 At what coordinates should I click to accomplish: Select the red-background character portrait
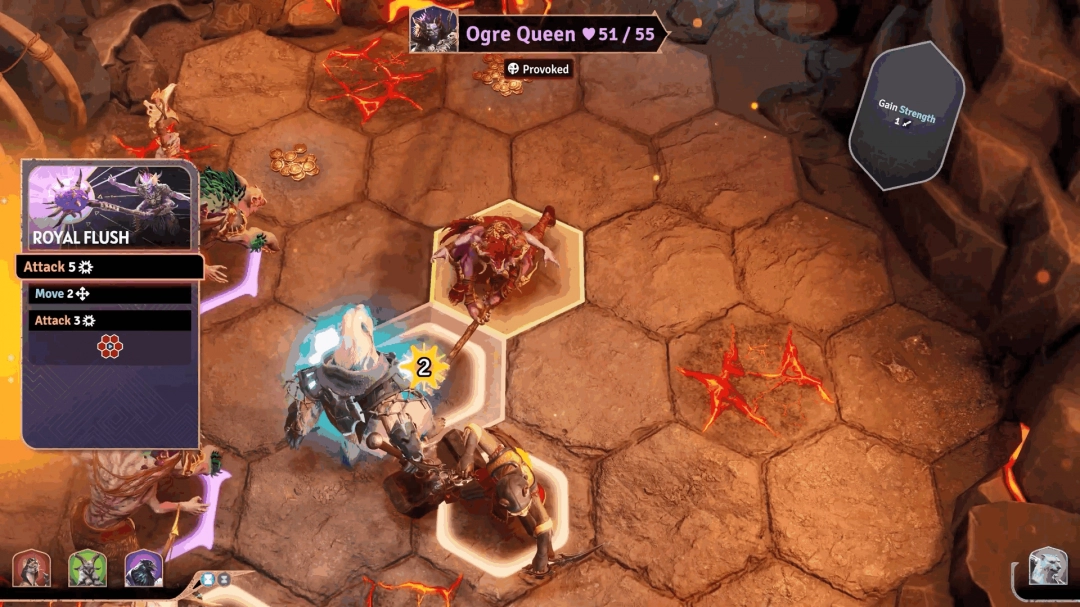(31, 568)
